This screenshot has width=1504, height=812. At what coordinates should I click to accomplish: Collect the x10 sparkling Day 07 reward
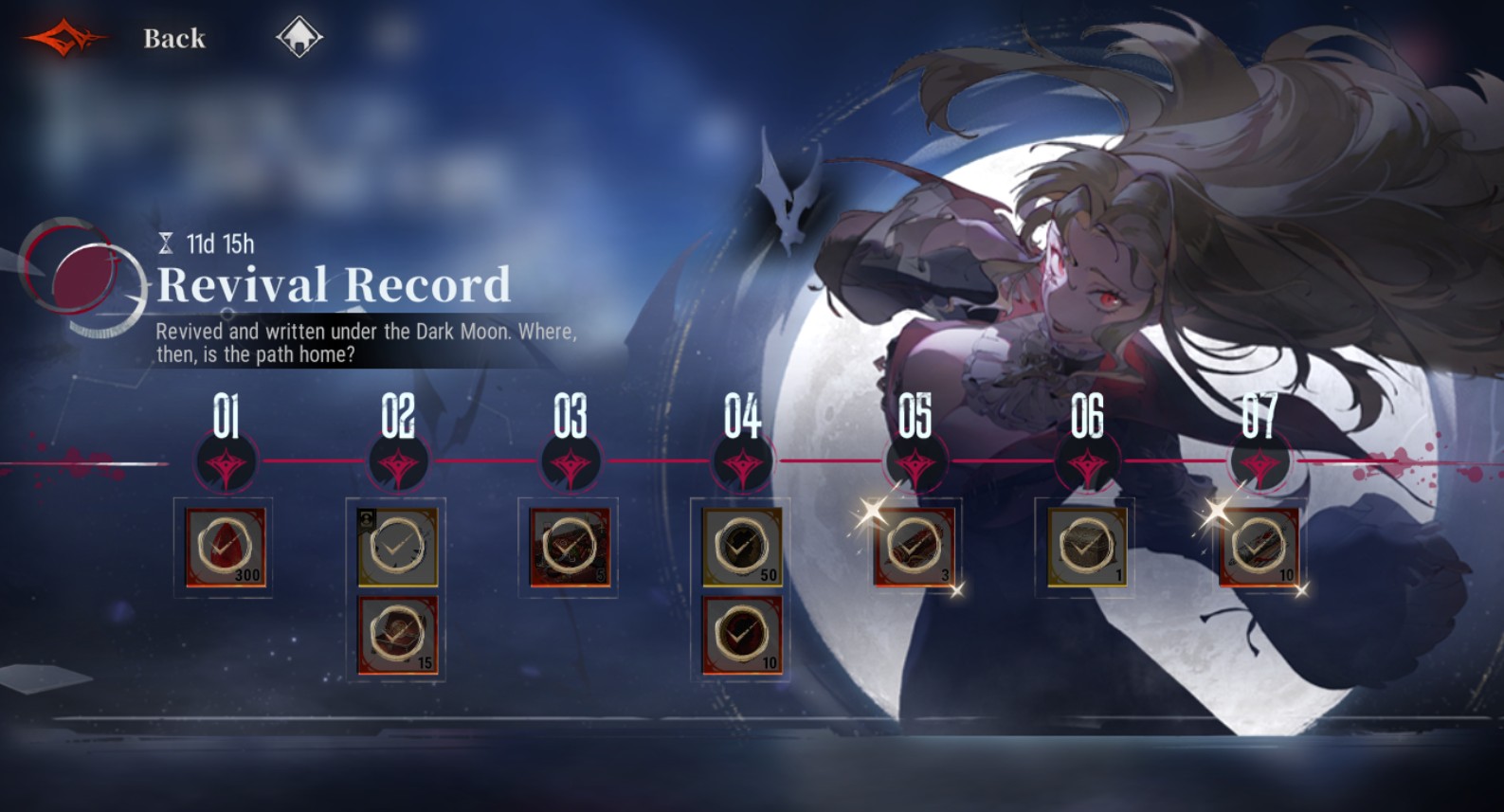coord(1260,545)
